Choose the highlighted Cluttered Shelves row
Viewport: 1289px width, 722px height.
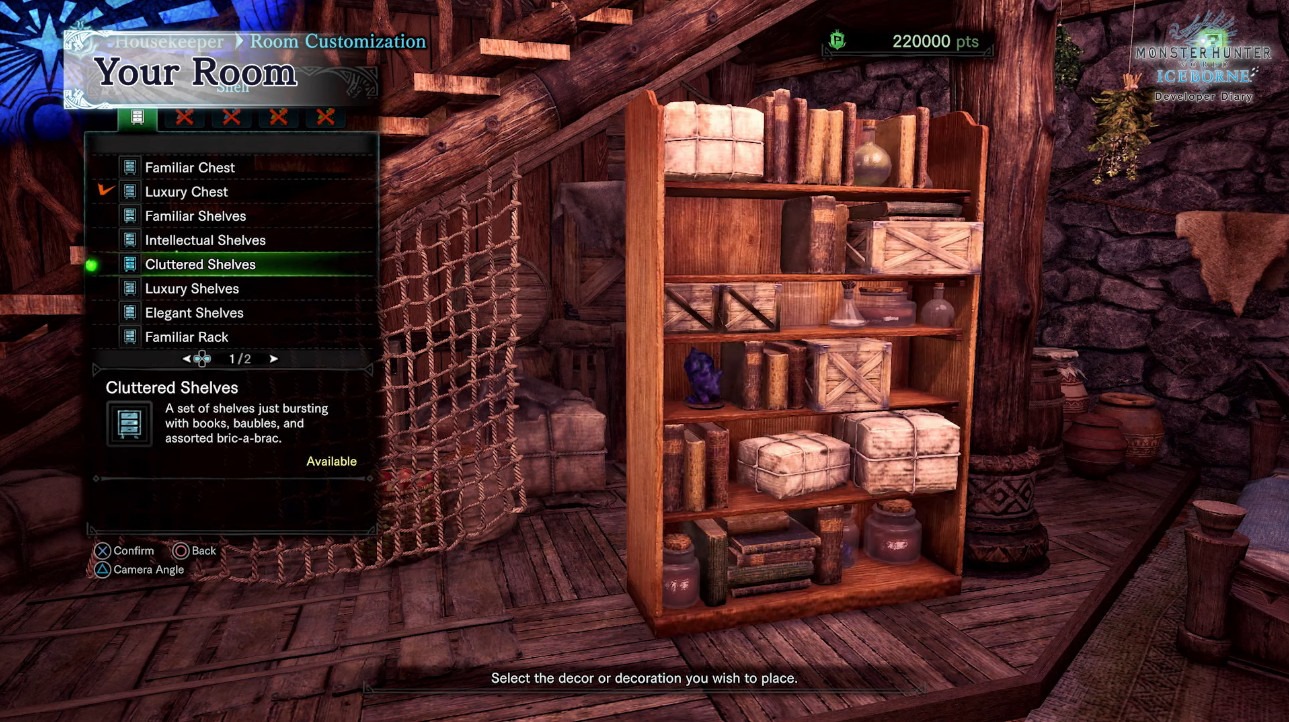coord(200,264)
